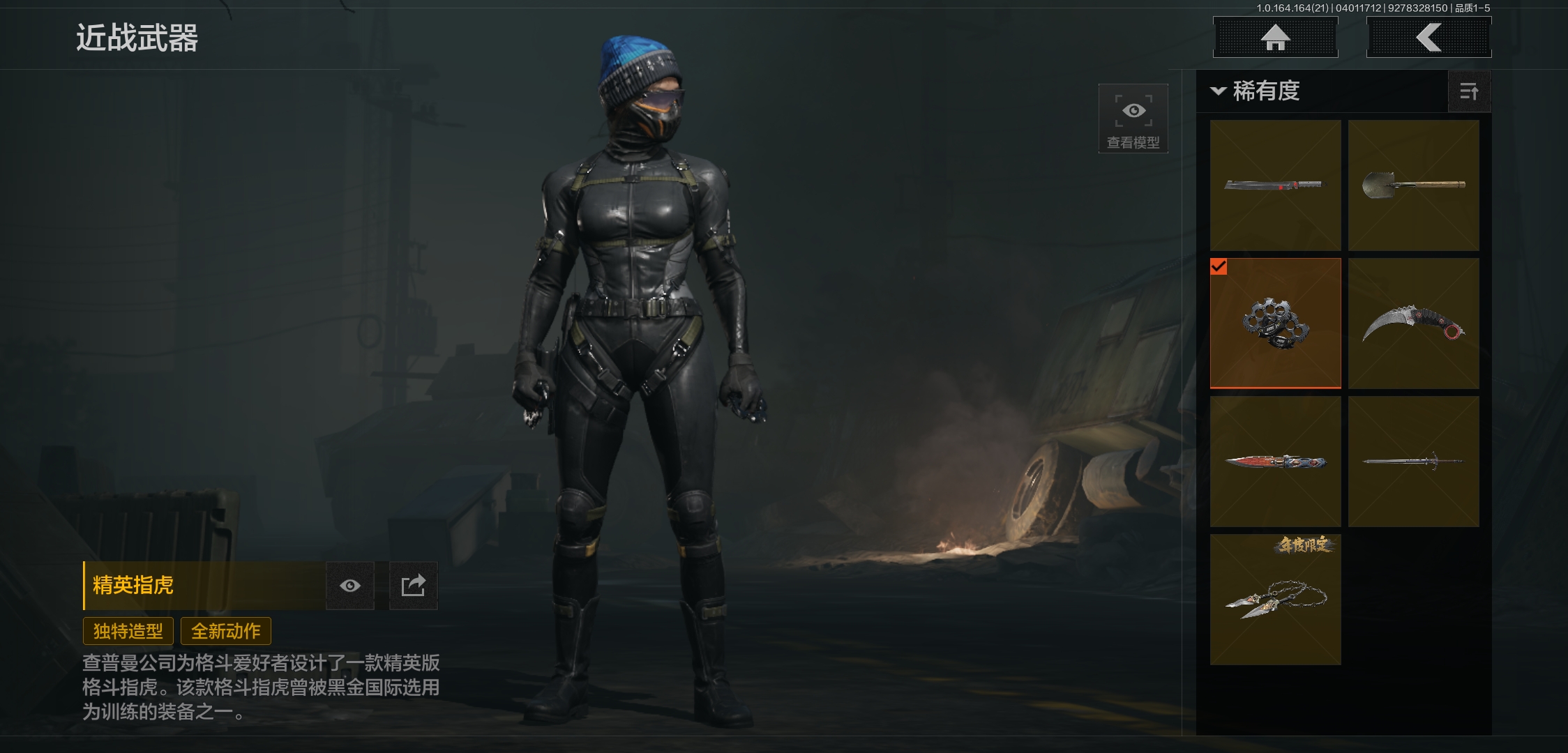Click the 独特造型 tag
Image resolution: width=1568 pixels, height=753 pixels.
(x=128, y=631)
